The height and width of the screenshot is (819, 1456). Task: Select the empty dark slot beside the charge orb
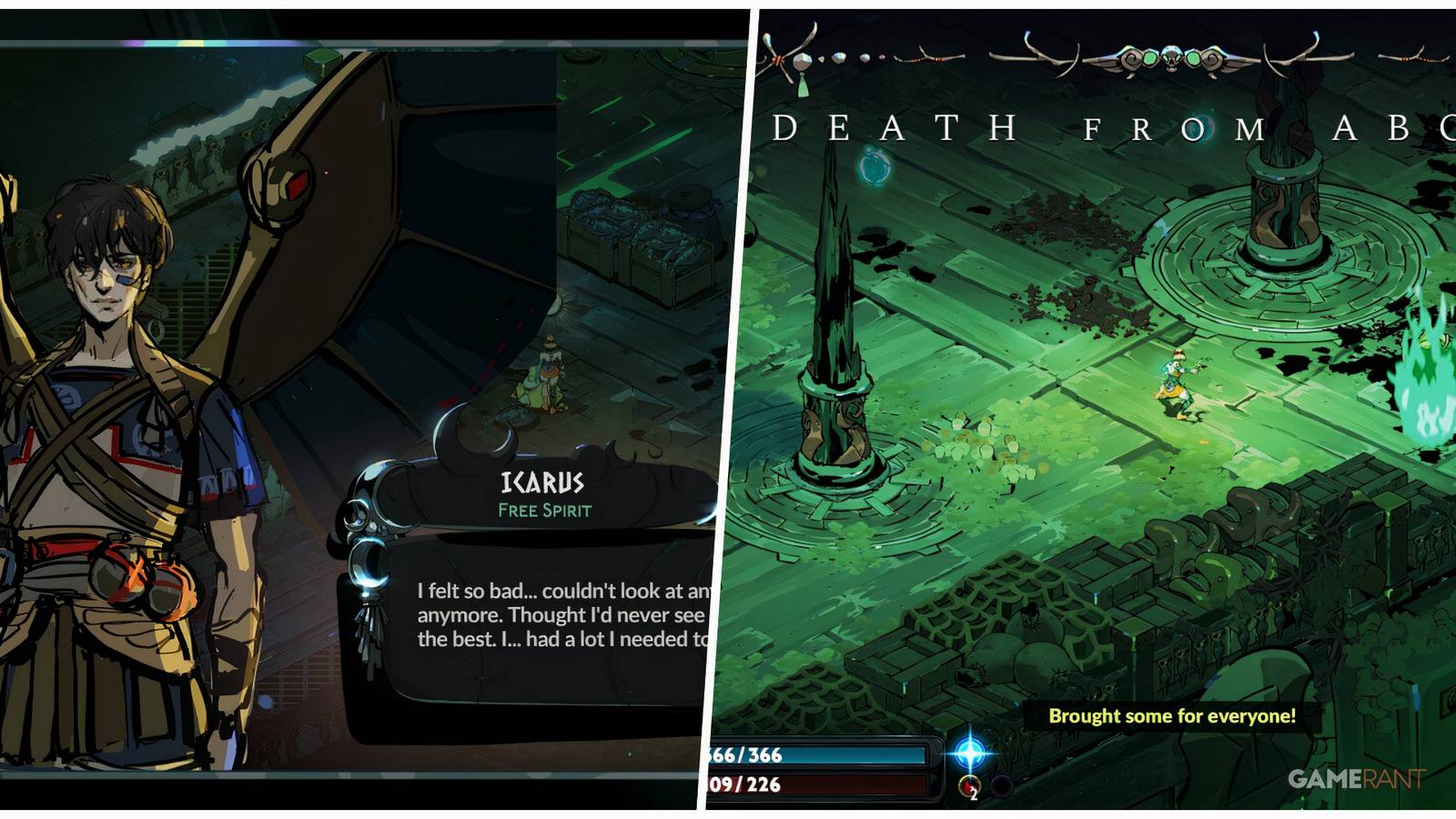(x=1001, y=784)
